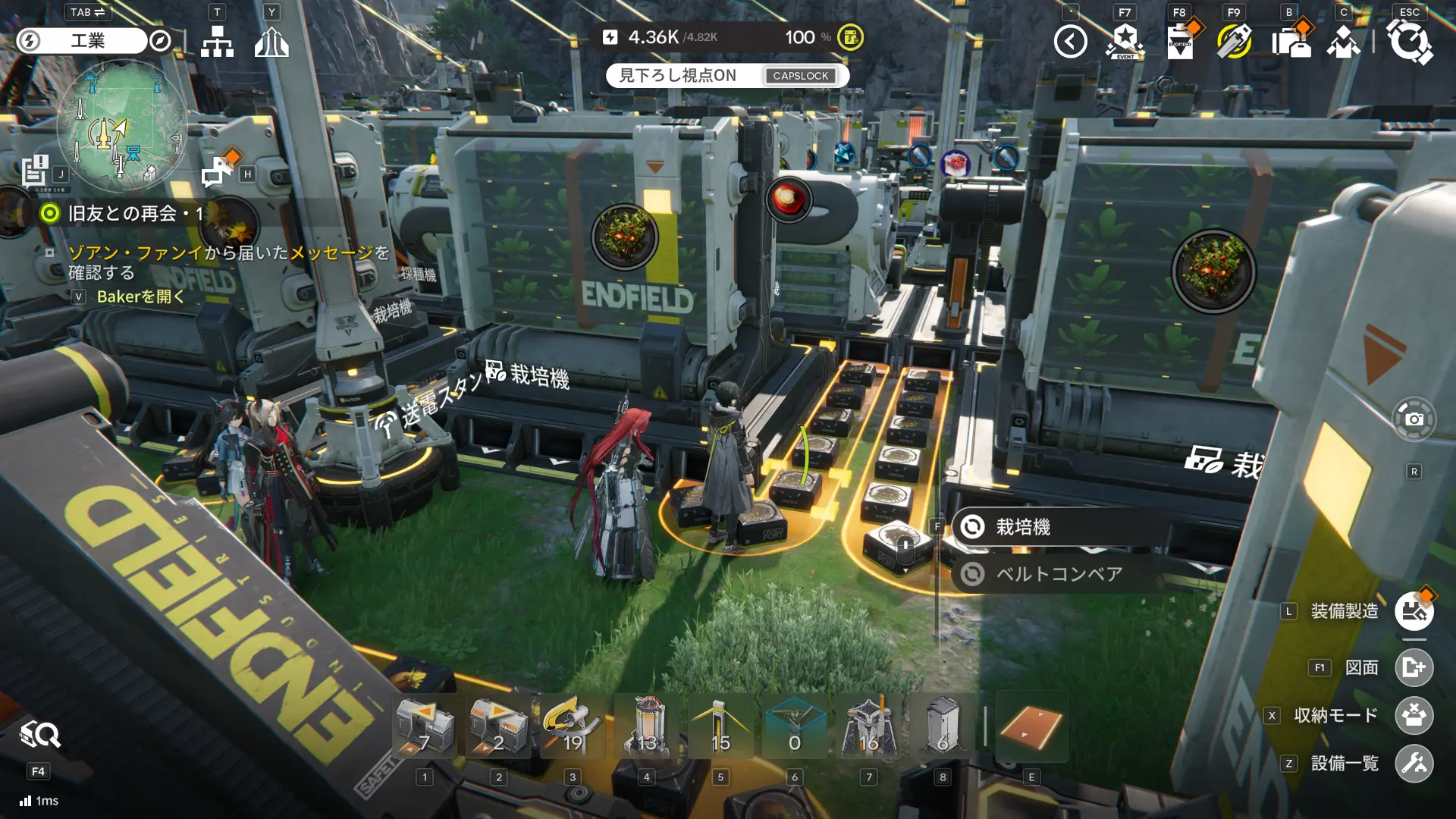Viewport: 1456px width, 819px height.
Task: Click the back arrow circle icon
Action: 1070,42
